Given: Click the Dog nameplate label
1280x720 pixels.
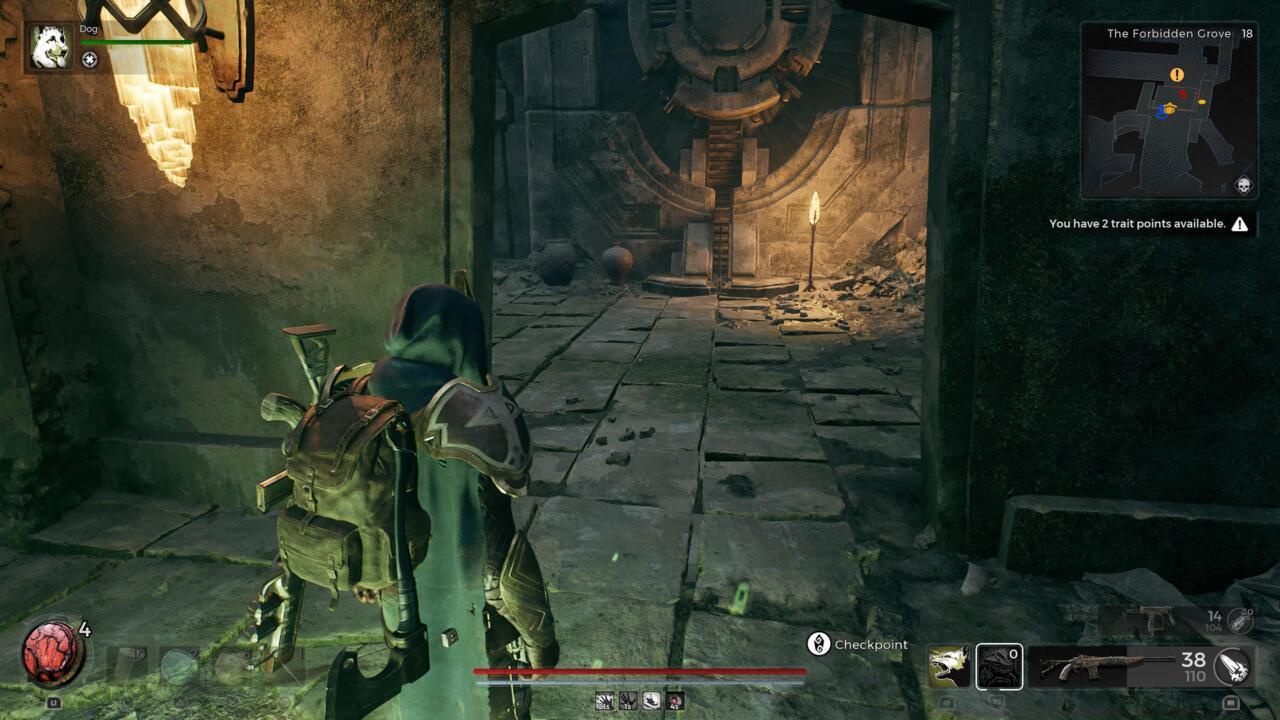Looking at the screenshot, I should (88, 29).
